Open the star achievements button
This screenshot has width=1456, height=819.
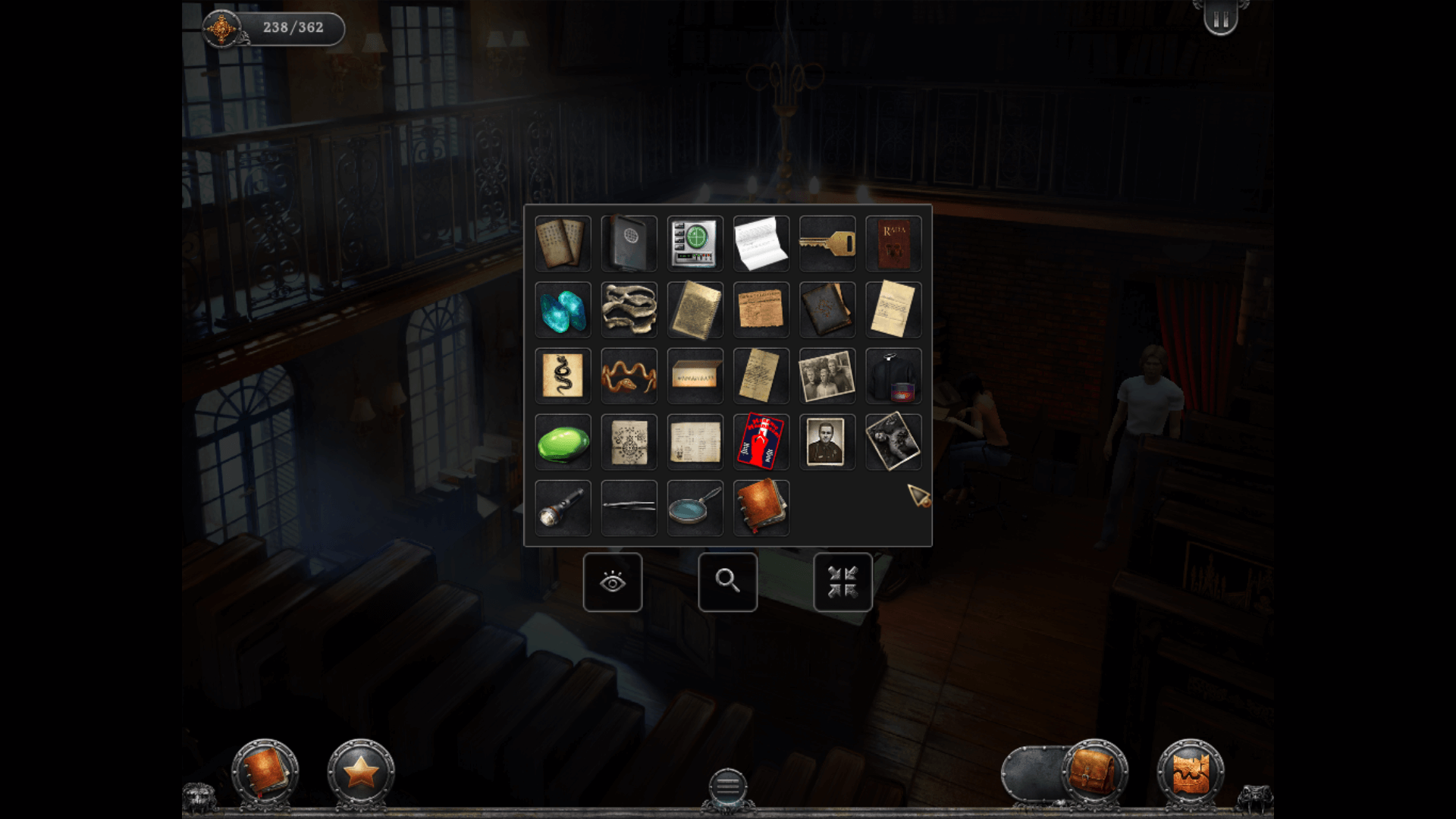(x=361, y=772)
